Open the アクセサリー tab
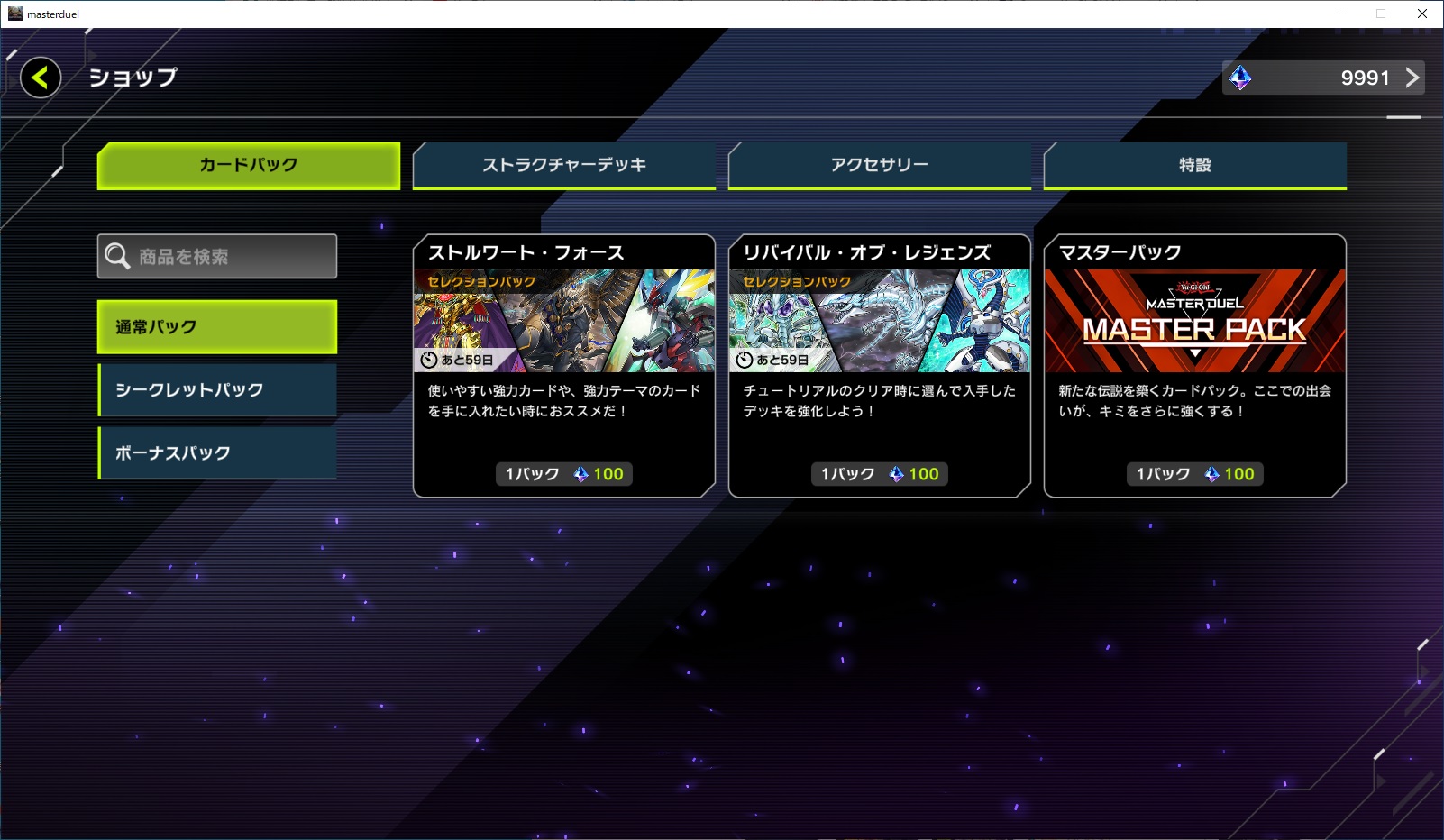The image size is (1444, 840). (879, 165)
